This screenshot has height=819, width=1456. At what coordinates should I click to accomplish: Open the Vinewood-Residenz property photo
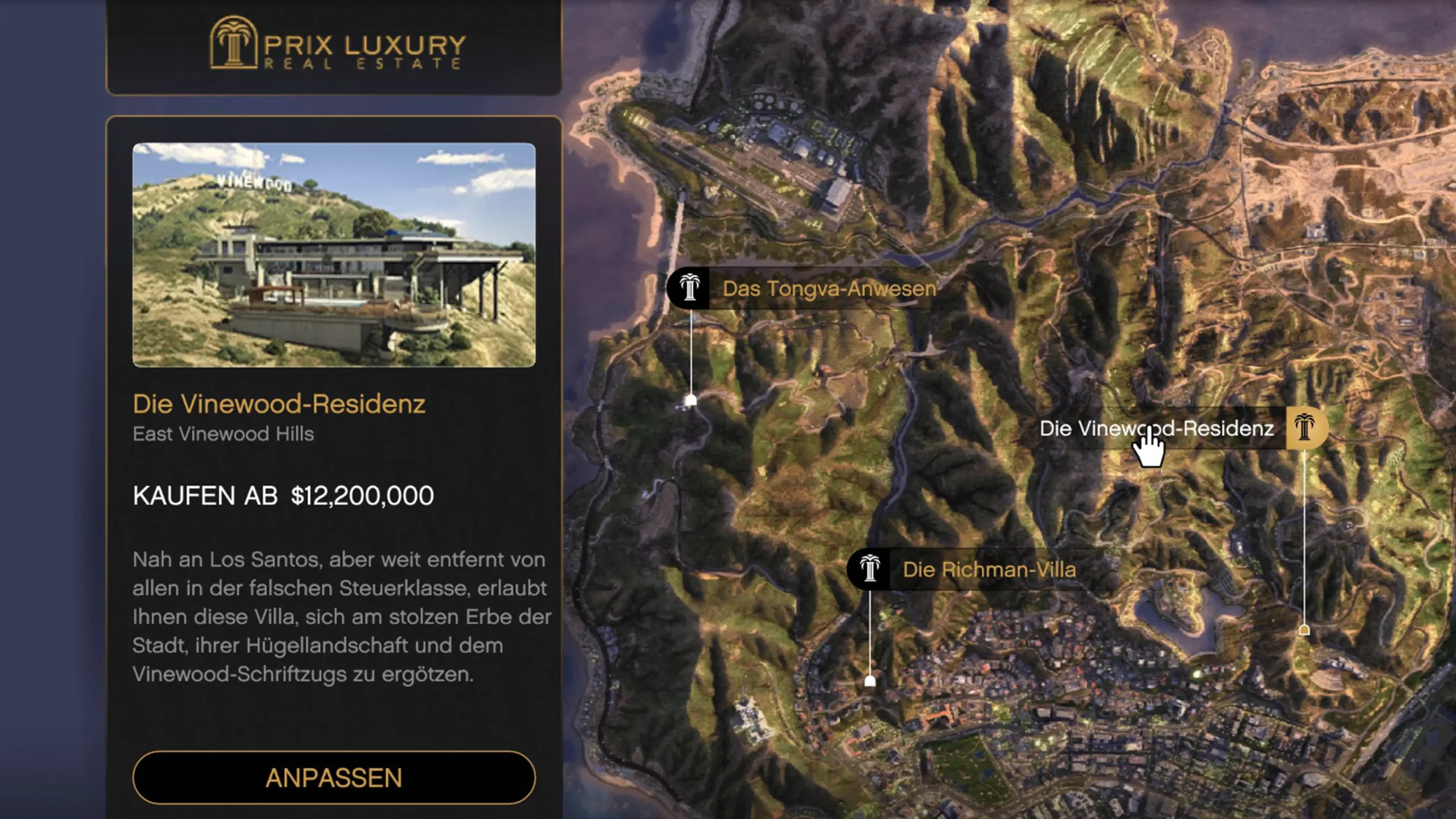(x=334, y=255)
